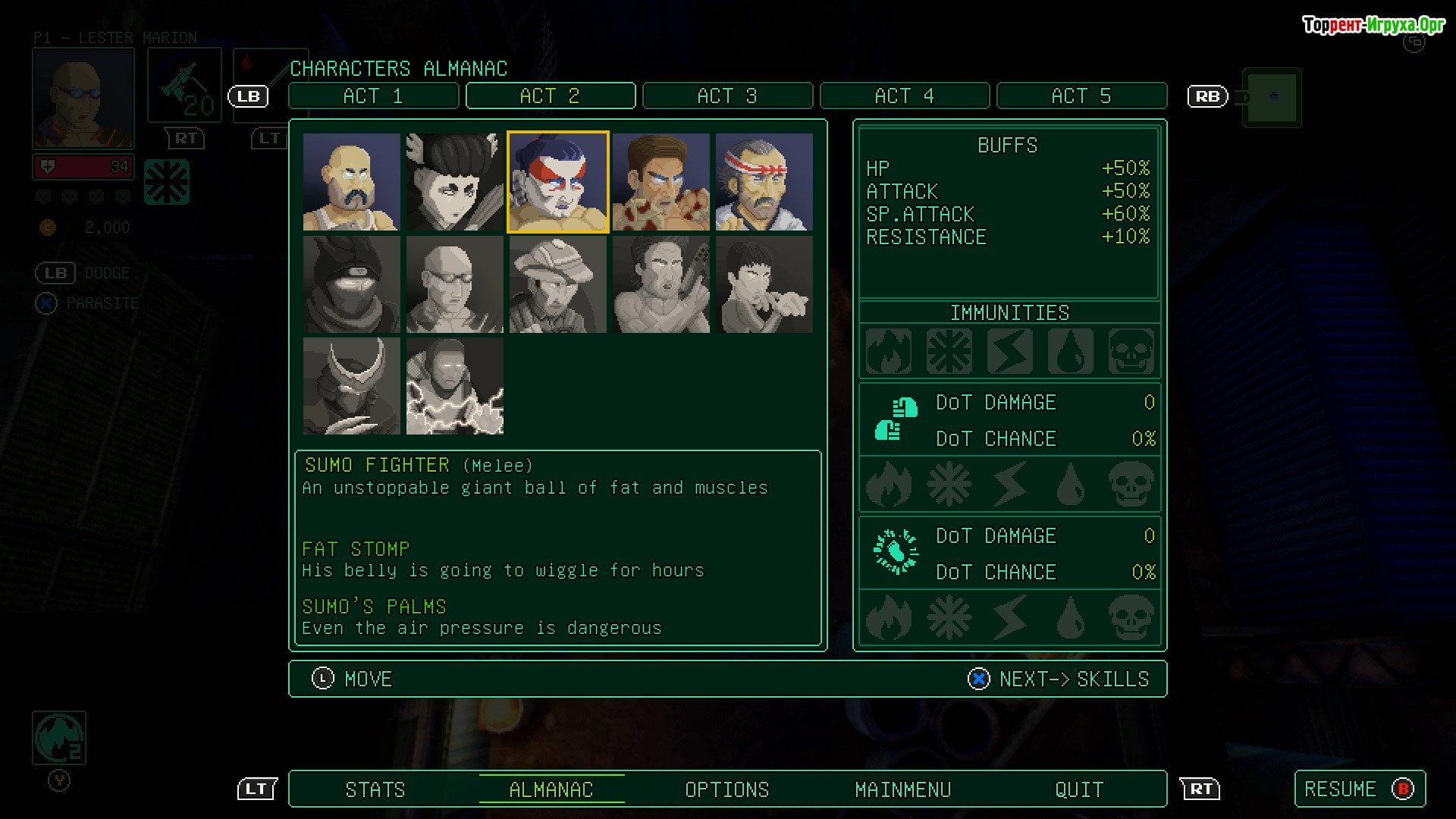Select the locked horned helmet samurai portrait

click(x=351, y=386)
